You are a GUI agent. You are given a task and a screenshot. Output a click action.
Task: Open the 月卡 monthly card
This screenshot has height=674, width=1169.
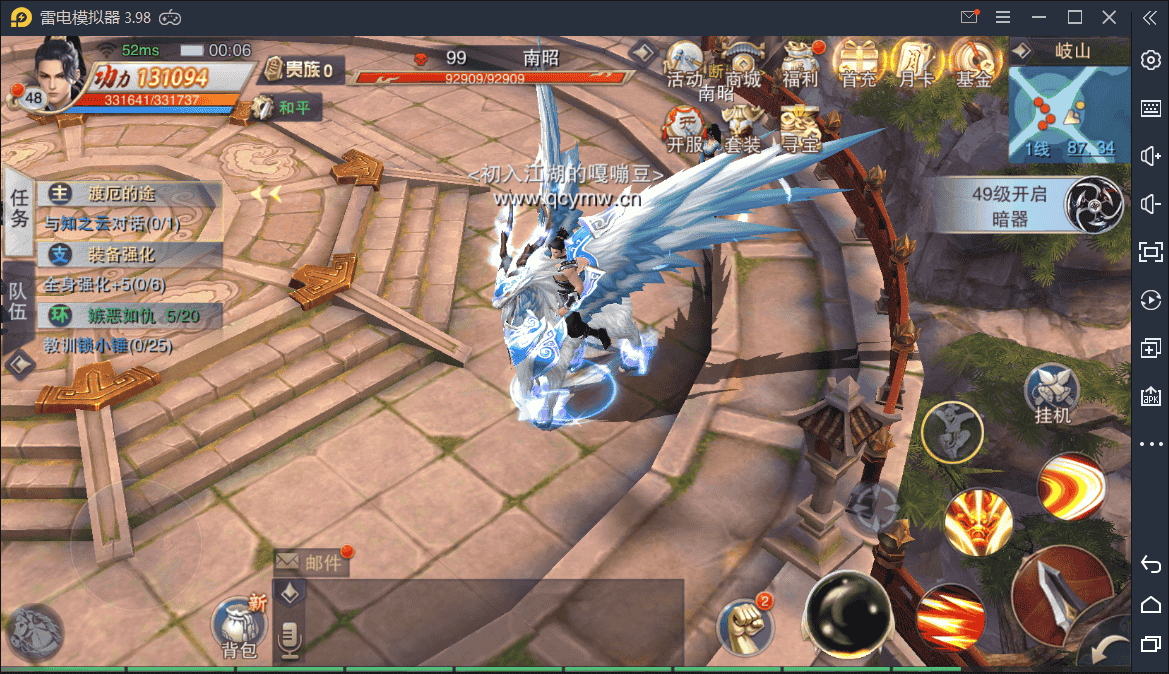click(916, 64)
